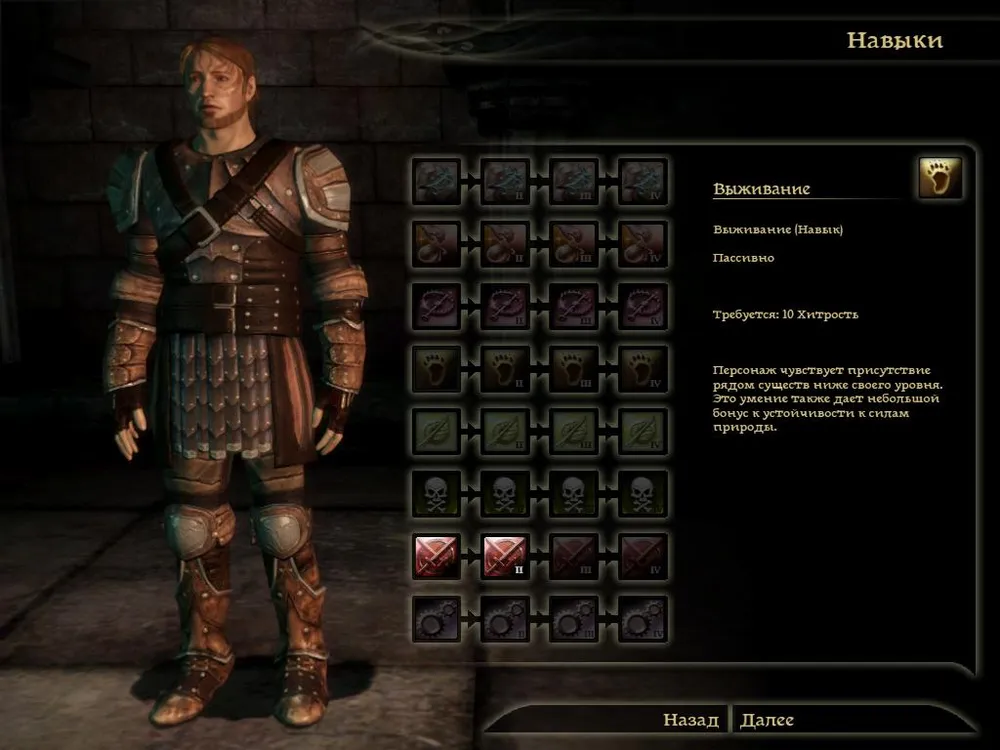Image resolution: width=1000 pixels, height=750 pixels.
Task: Select the tier IV crossed-swords skill
Action: coord(642,557)
